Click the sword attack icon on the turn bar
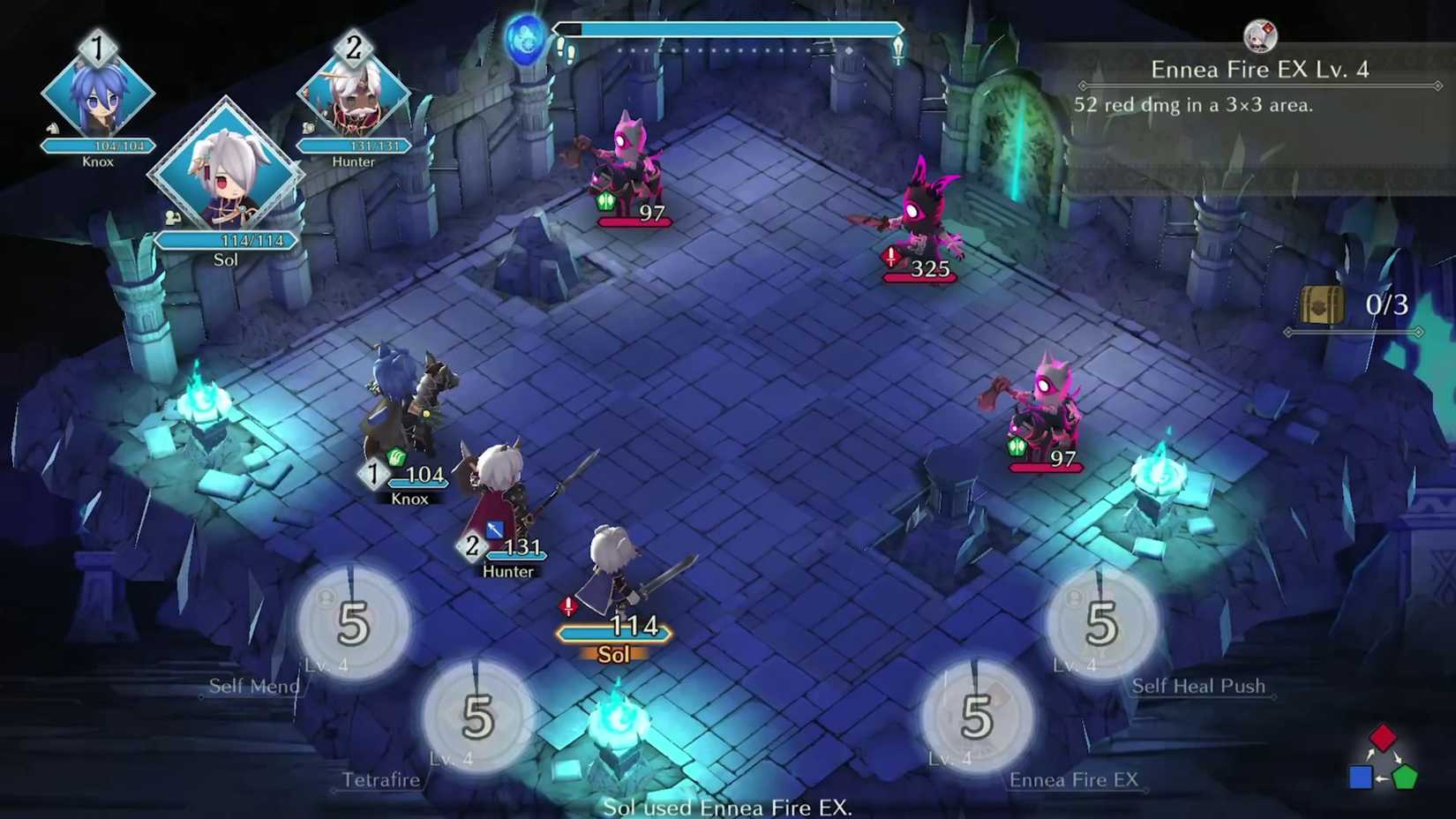Viewport: 1456px width, 819px height. (x=897, y=50)
